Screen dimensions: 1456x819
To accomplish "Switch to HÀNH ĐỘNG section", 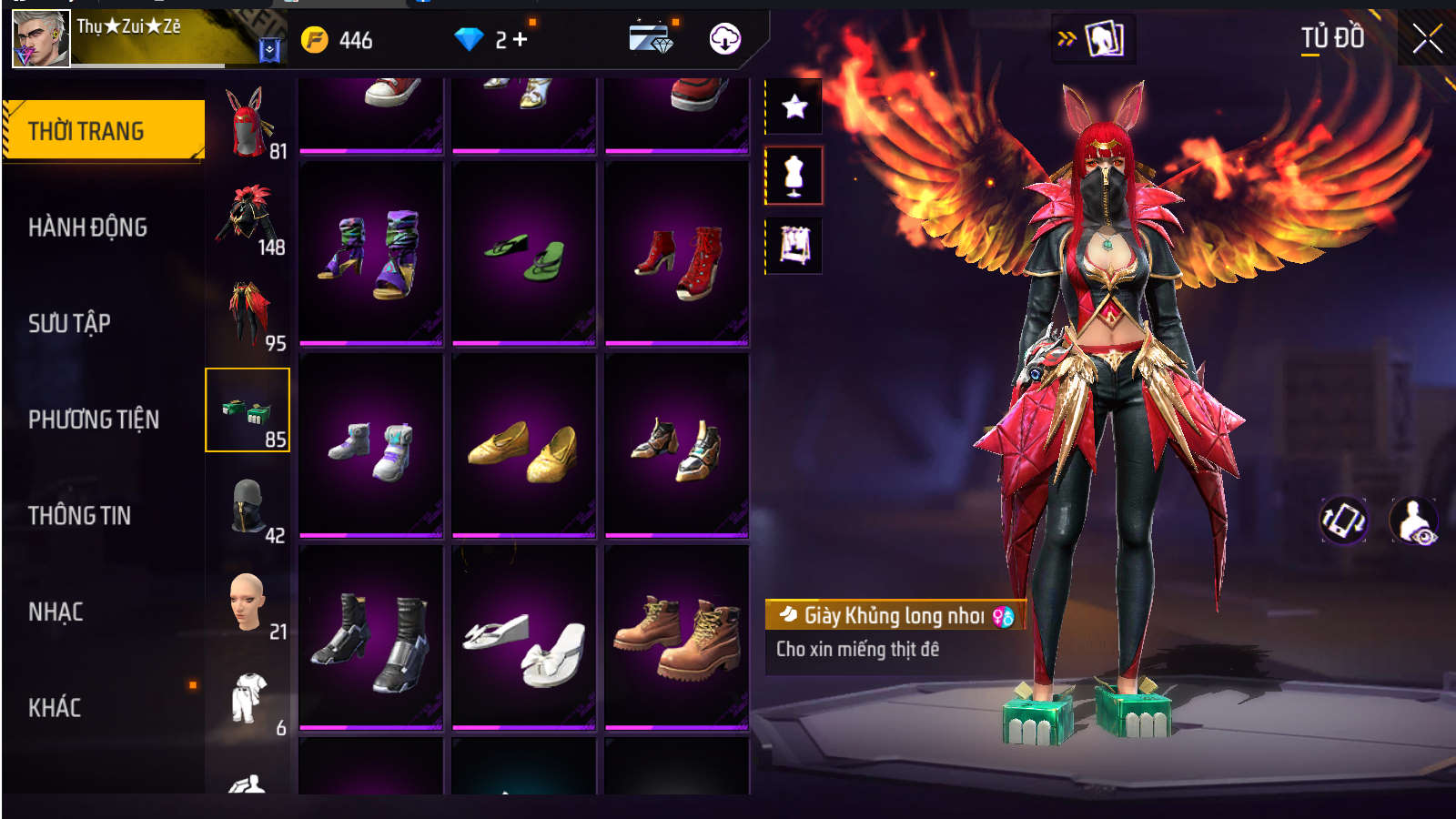I will coord(87,227).
